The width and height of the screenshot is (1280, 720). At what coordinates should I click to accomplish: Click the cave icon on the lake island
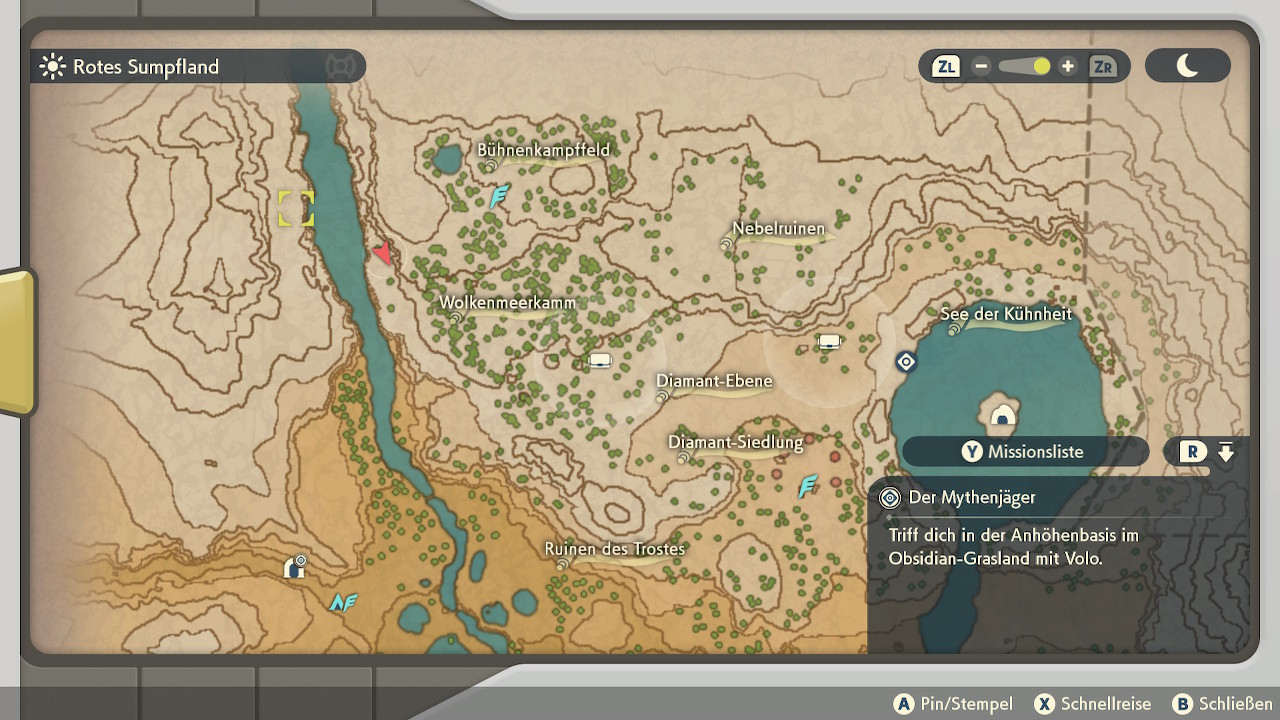[x=1002, y=416]
